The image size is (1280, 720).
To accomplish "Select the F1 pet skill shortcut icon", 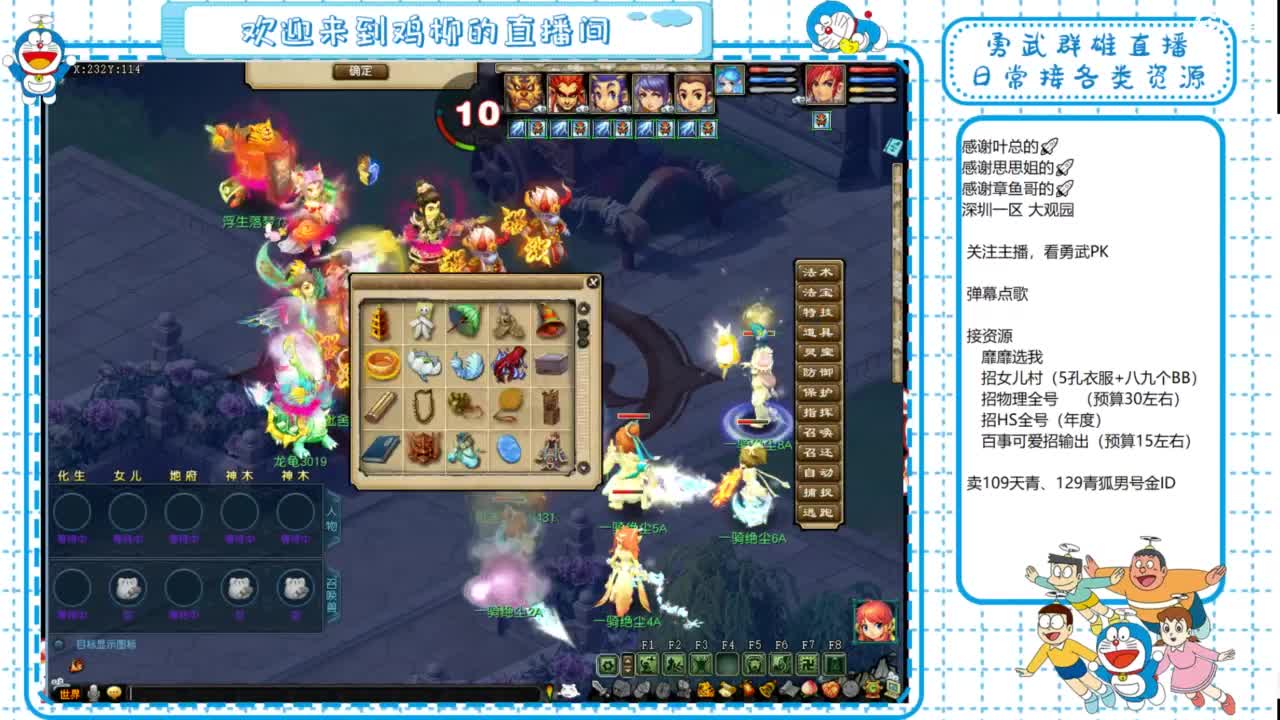I will 648,663.
